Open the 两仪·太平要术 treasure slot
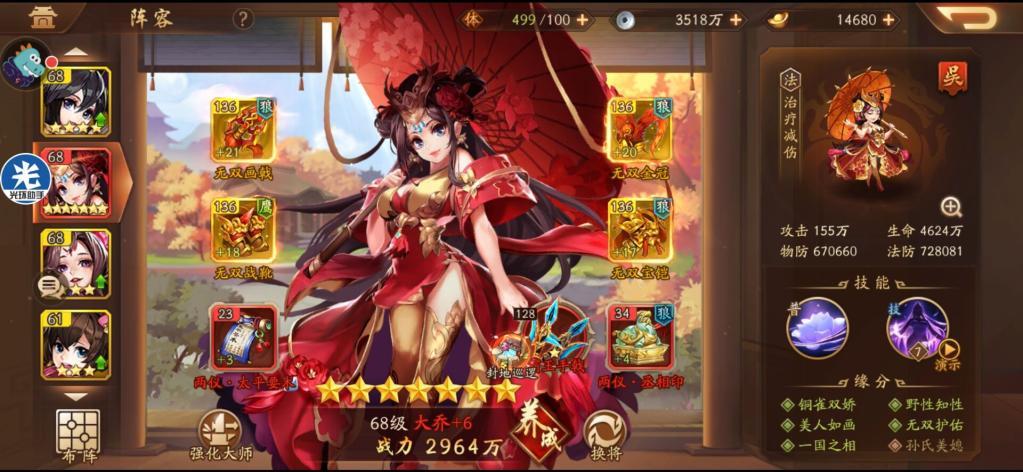Screen dimensions: 1023x472 (x=242, y=336)
